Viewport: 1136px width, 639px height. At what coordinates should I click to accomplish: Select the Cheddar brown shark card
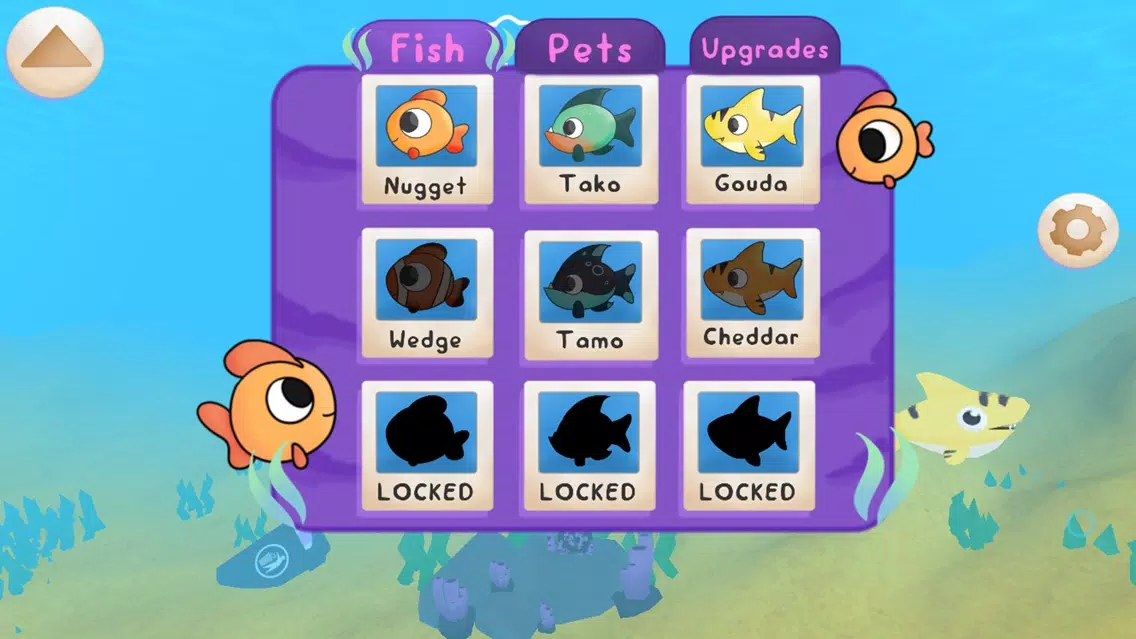(752, 293)
